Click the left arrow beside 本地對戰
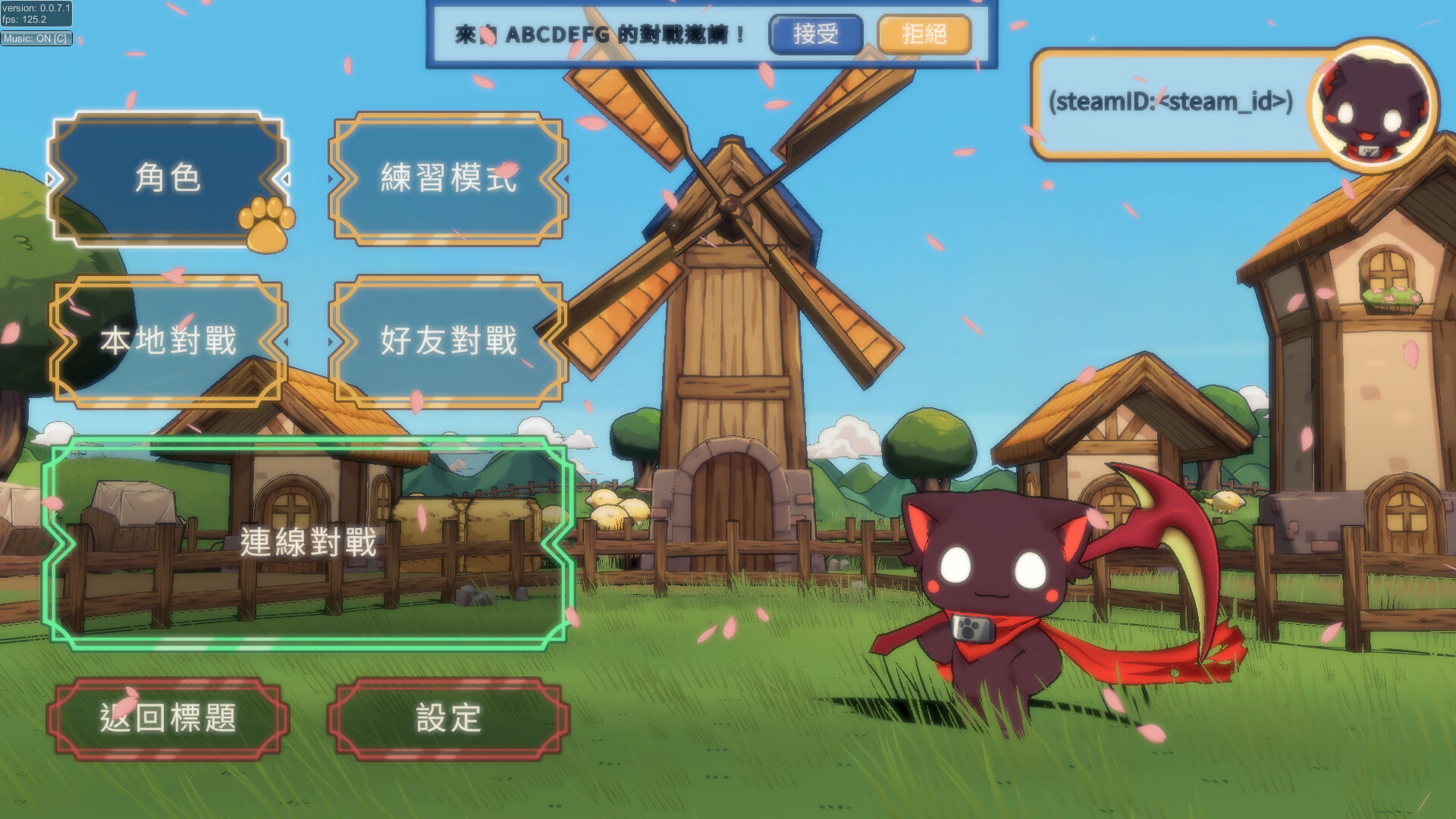1456x819 pixels. click(51, 343)
